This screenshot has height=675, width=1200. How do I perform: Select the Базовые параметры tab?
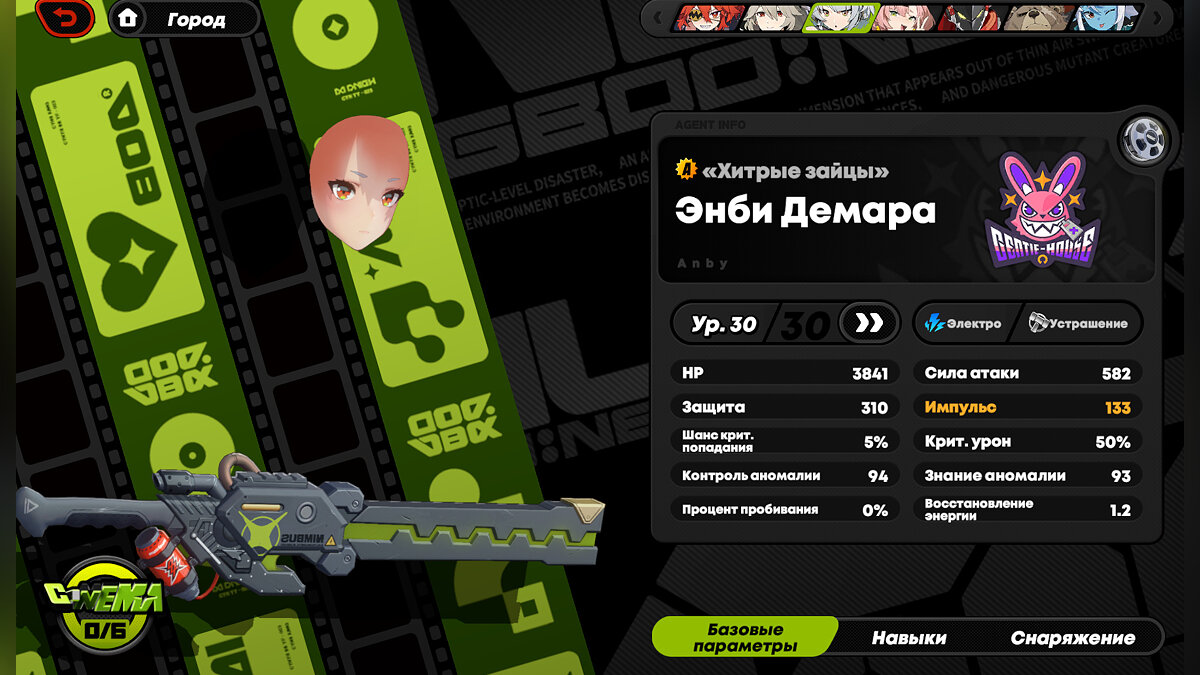point(745,638)
